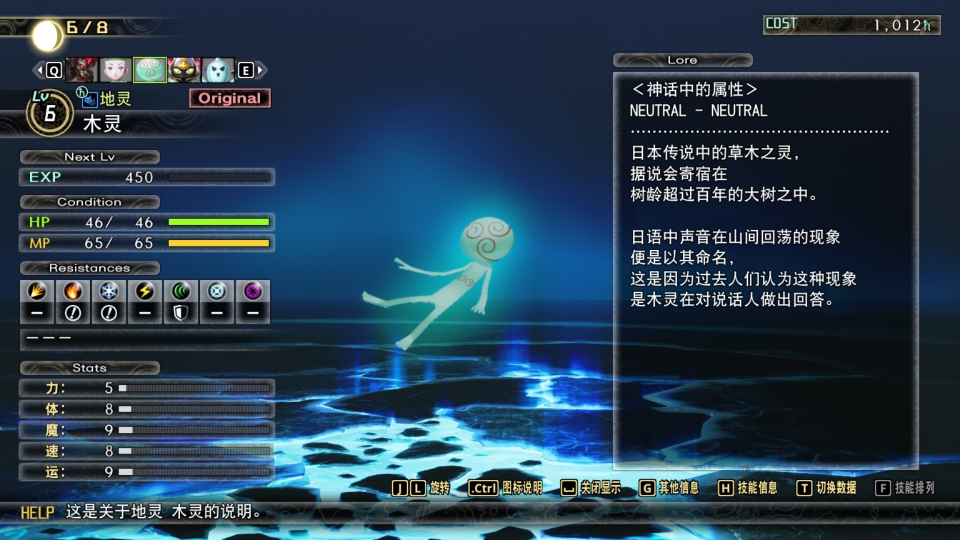Open 图标说明 icon legend
The image size is (960, 540).
point(505,488)
